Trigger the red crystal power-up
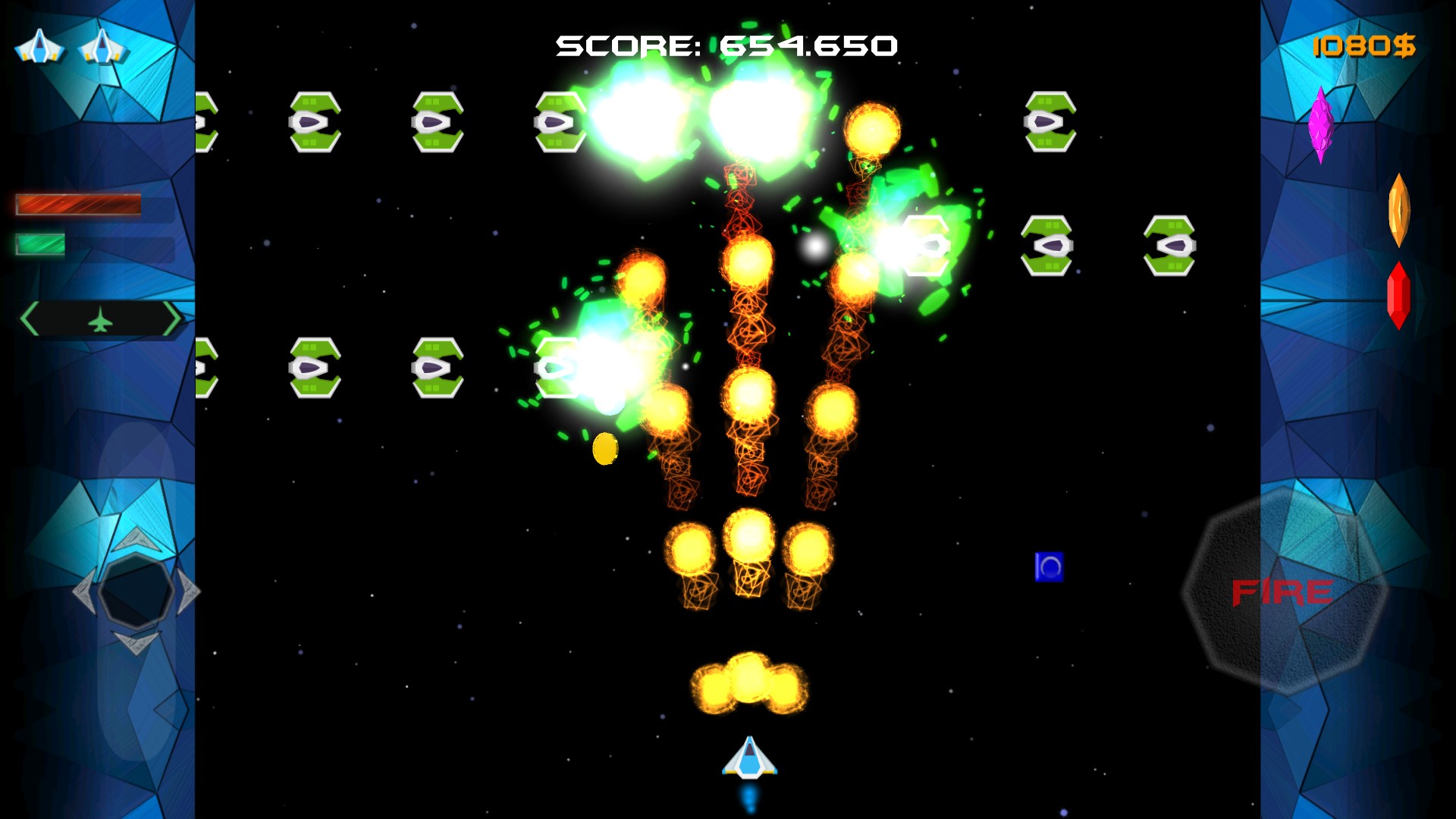Screen dimensions: 1456x819 pyautogui.click(x=1398, y=296)
